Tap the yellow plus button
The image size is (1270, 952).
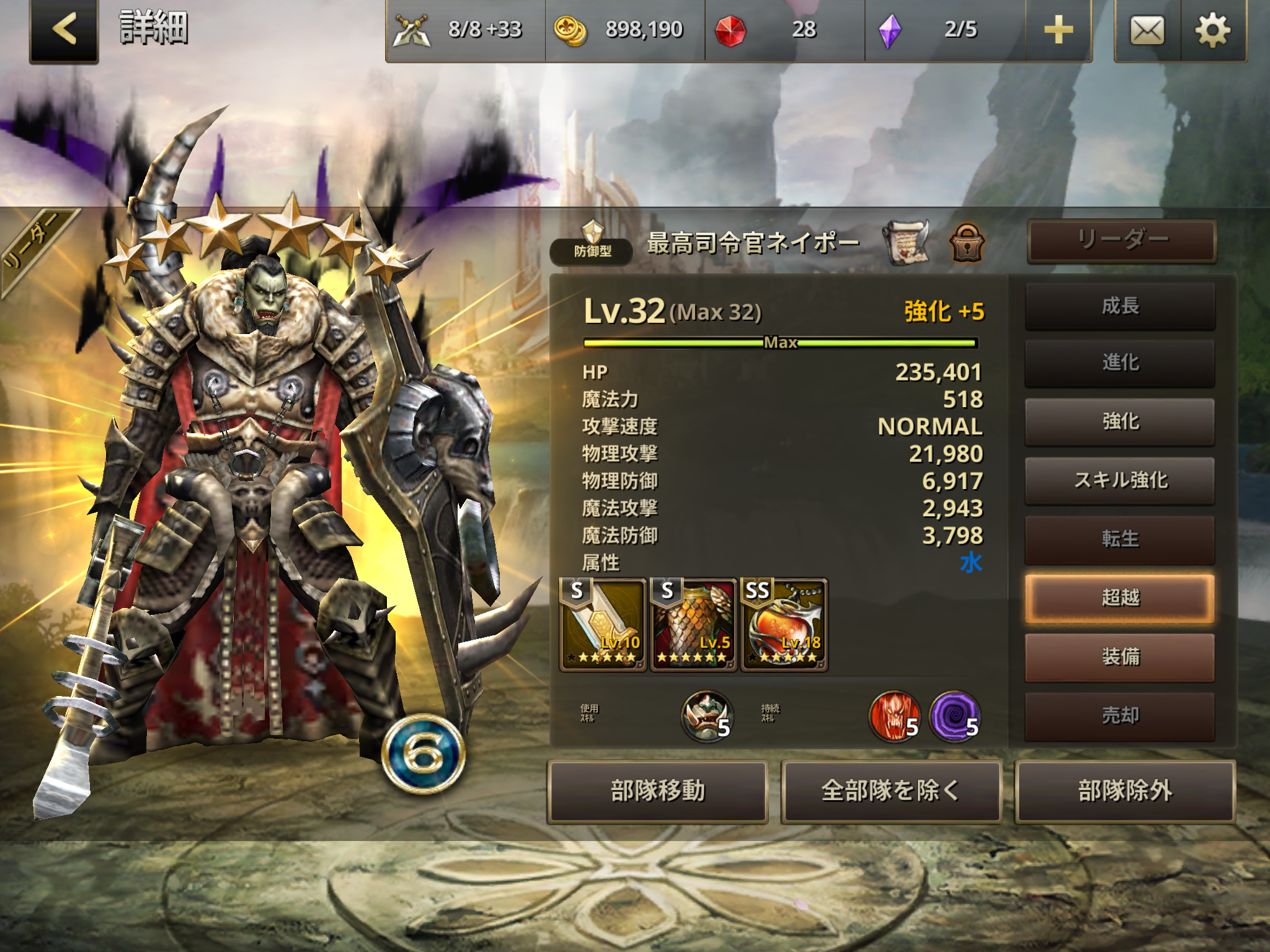pyautogui.click(x=1059, y=30)
